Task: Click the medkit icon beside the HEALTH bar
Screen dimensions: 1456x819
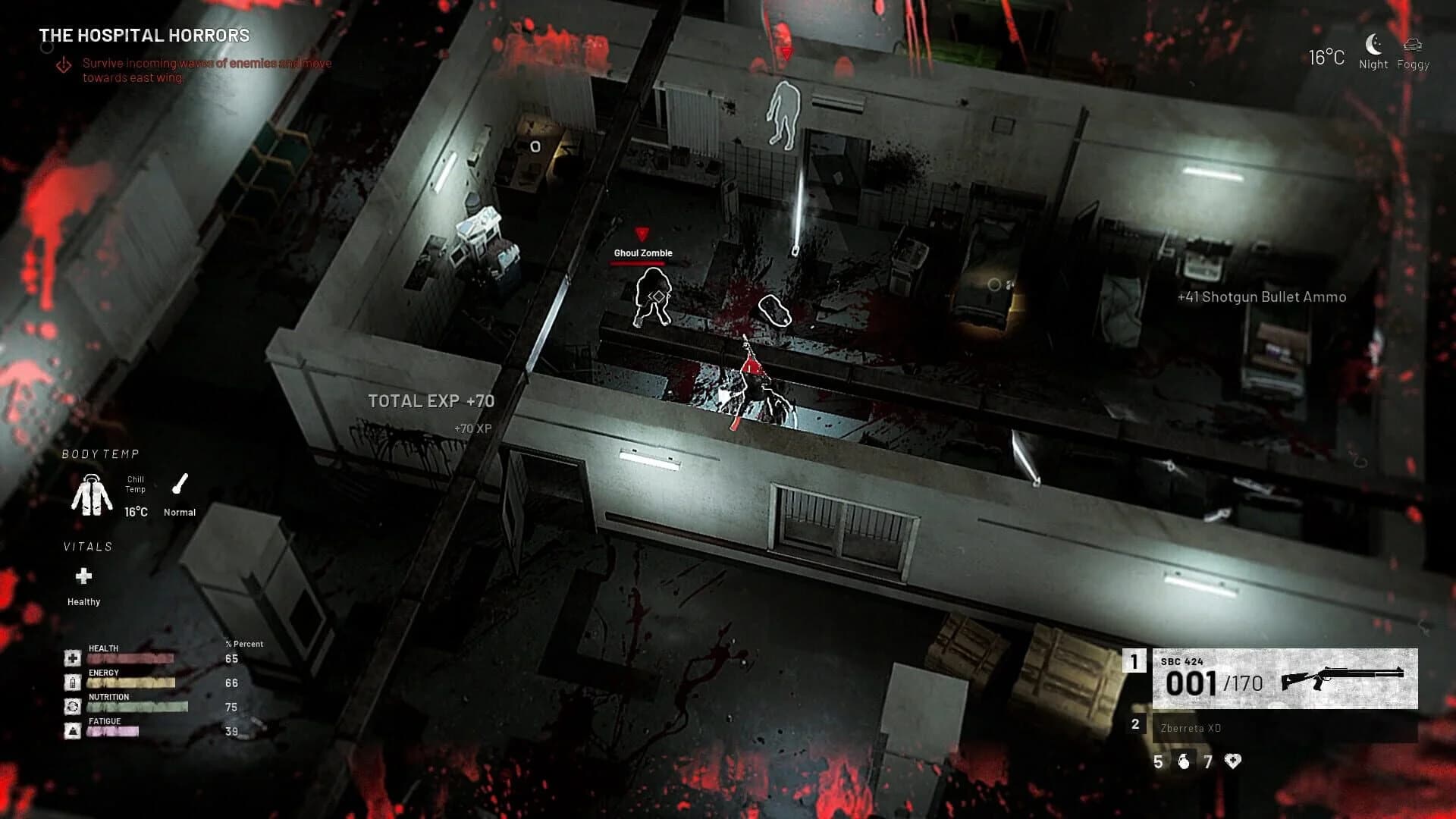Action: pyautogui.click(x=73, y=658)
